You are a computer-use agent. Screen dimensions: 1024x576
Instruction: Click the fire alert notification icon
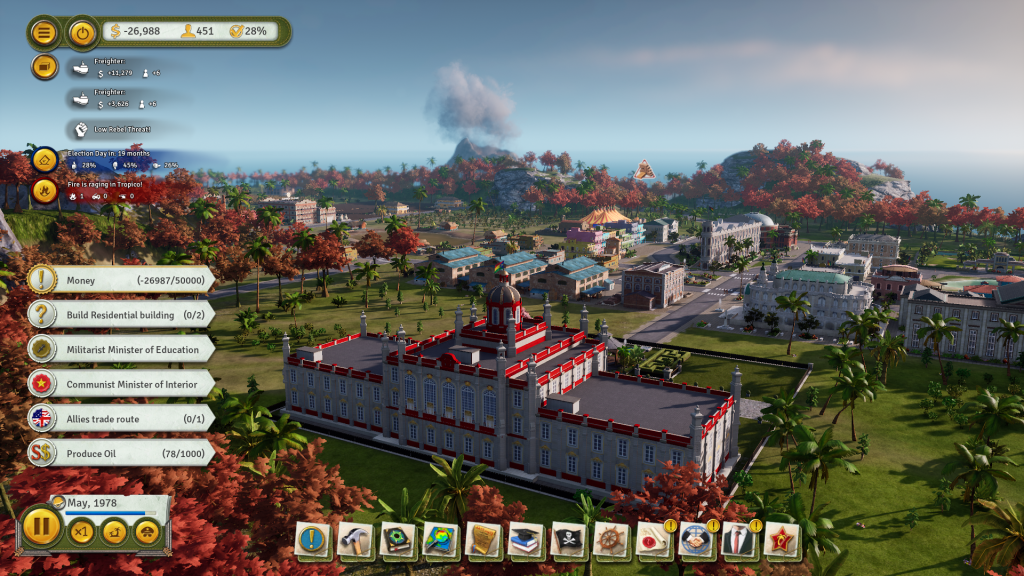[44, 190]
